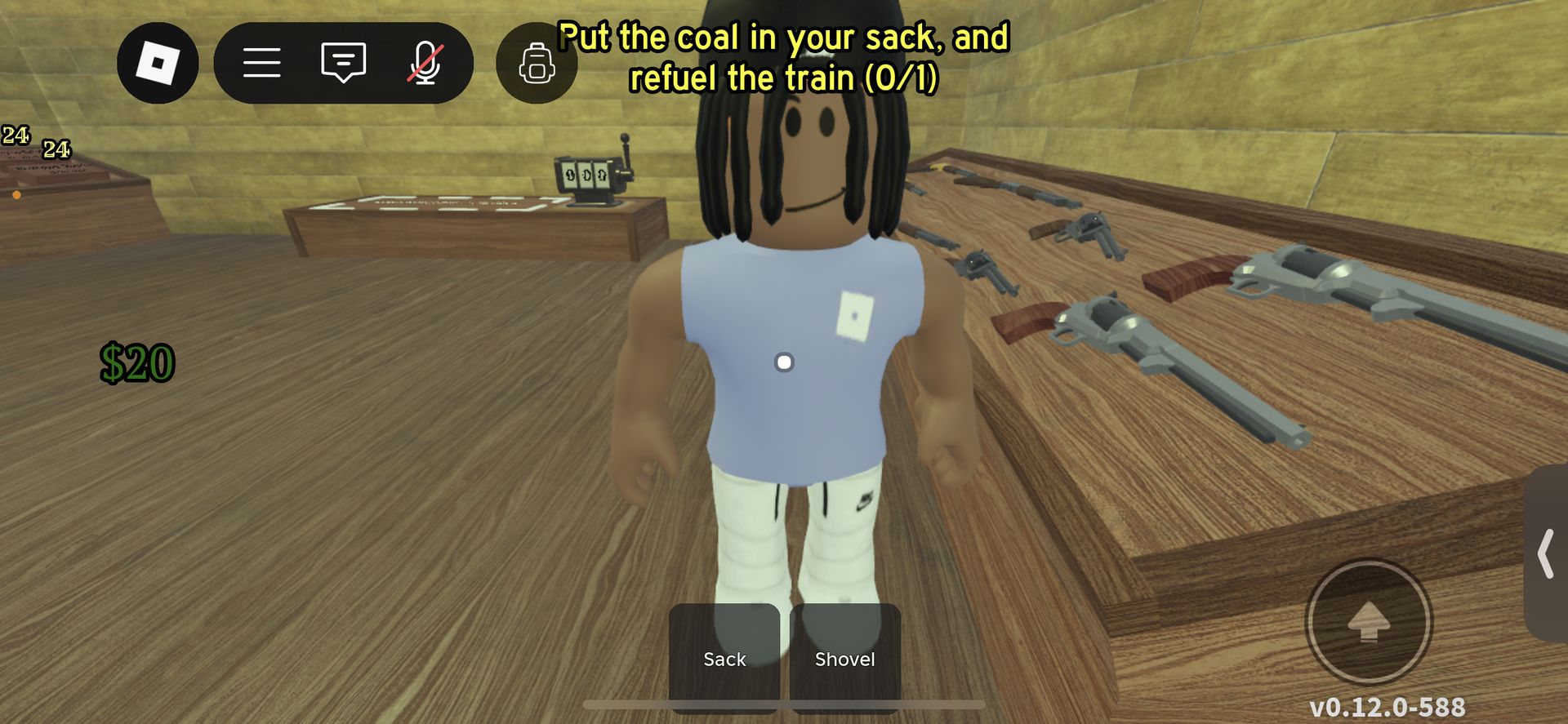Open the backpack inventory

coord(537,63)
